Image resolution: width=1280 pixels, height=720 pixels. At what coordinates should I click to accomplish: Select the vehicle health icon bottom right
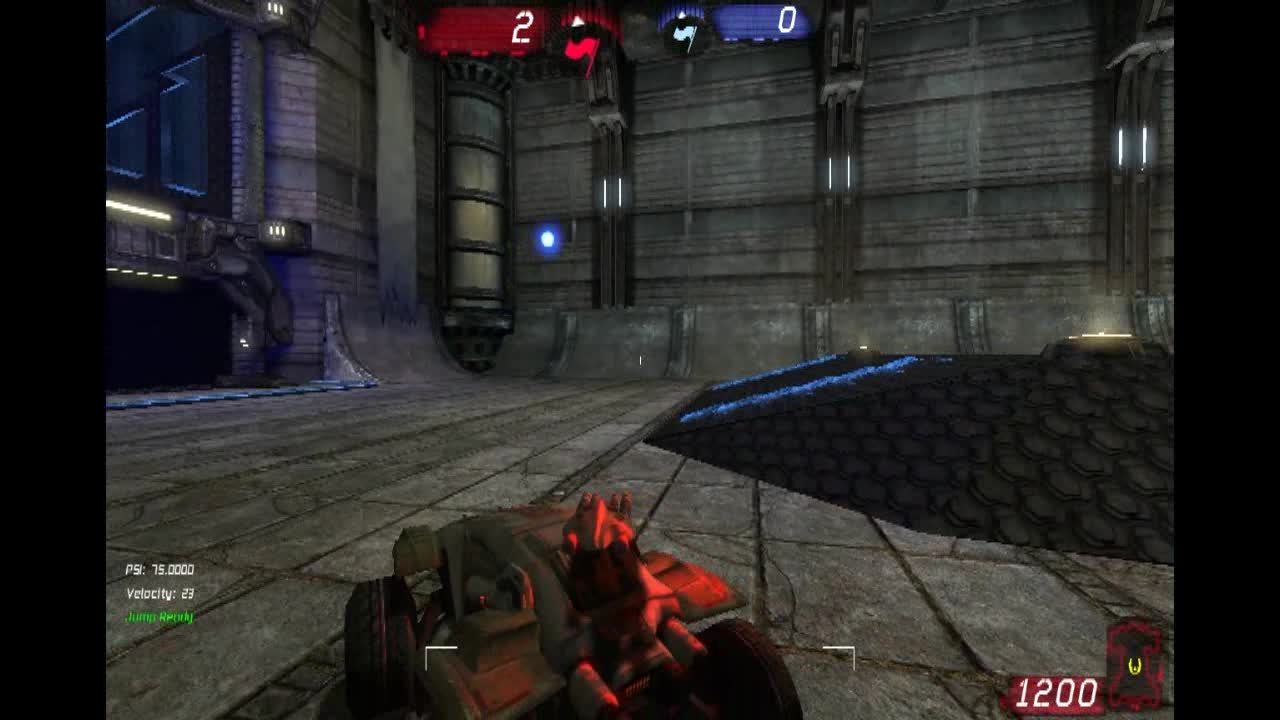point(1135,665)
